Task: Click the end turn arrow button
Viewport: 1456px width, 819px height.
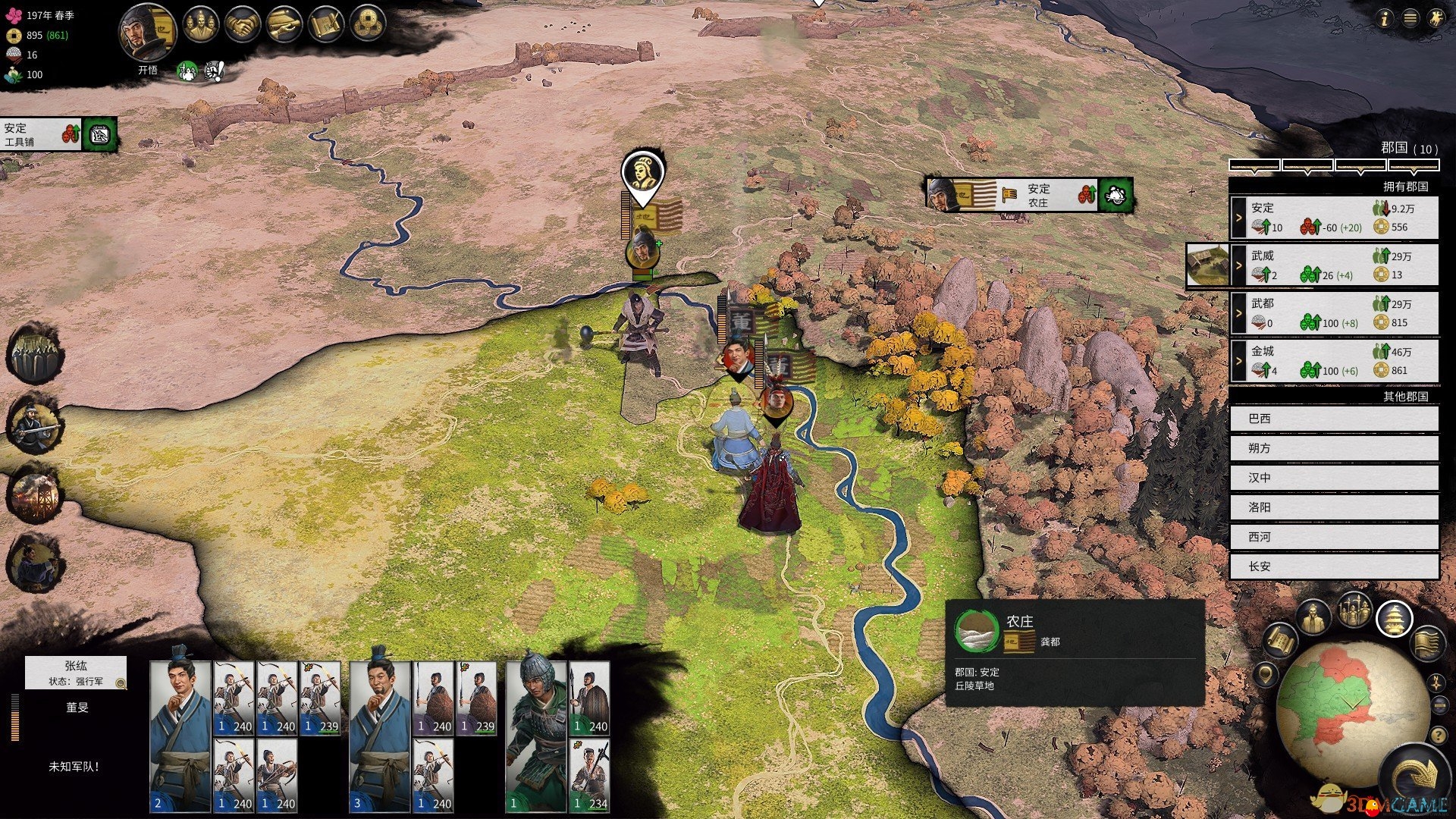Action: (1417, 777)
